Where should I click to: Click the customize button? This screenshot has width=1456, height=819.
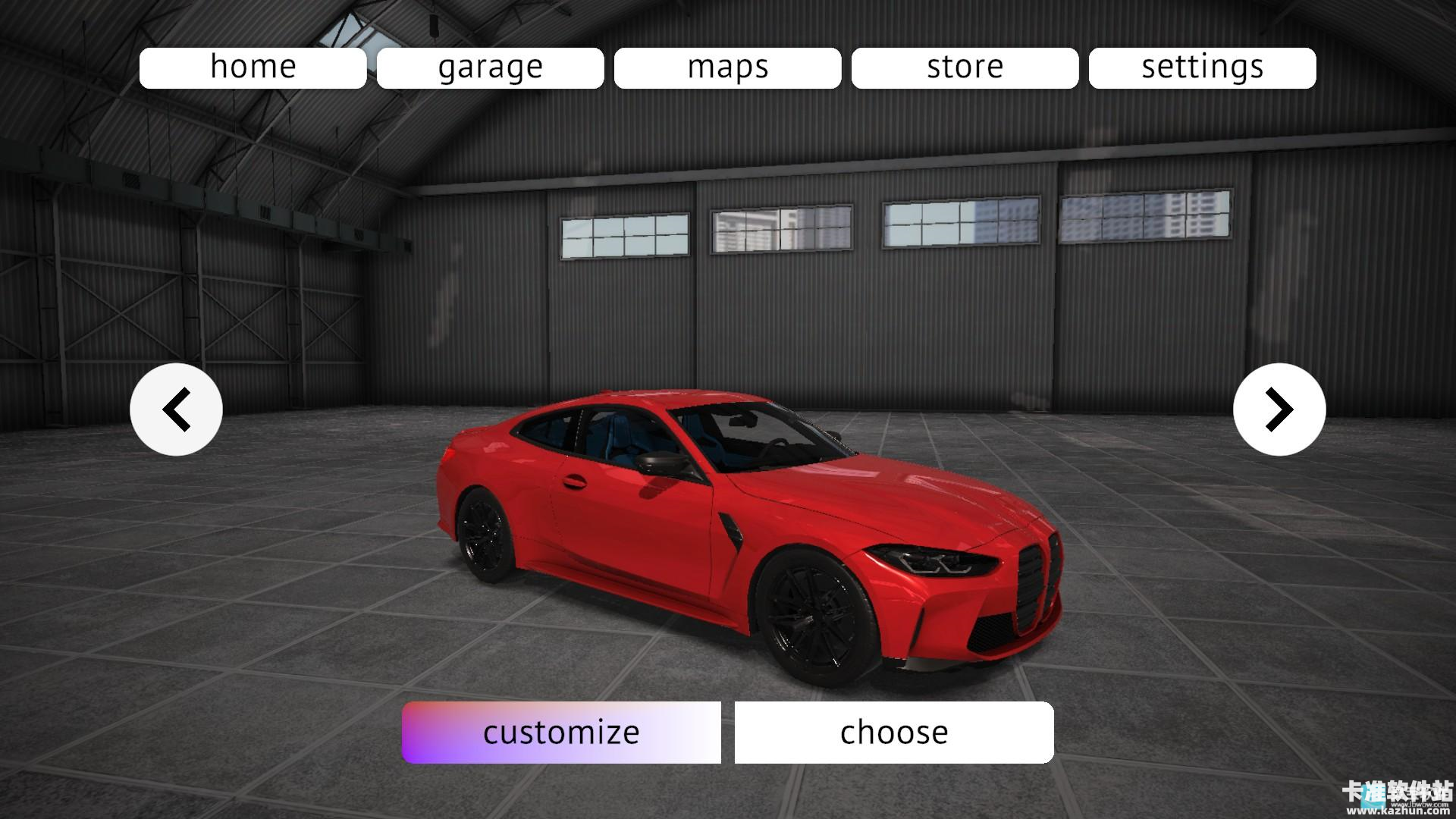[561, 732]
